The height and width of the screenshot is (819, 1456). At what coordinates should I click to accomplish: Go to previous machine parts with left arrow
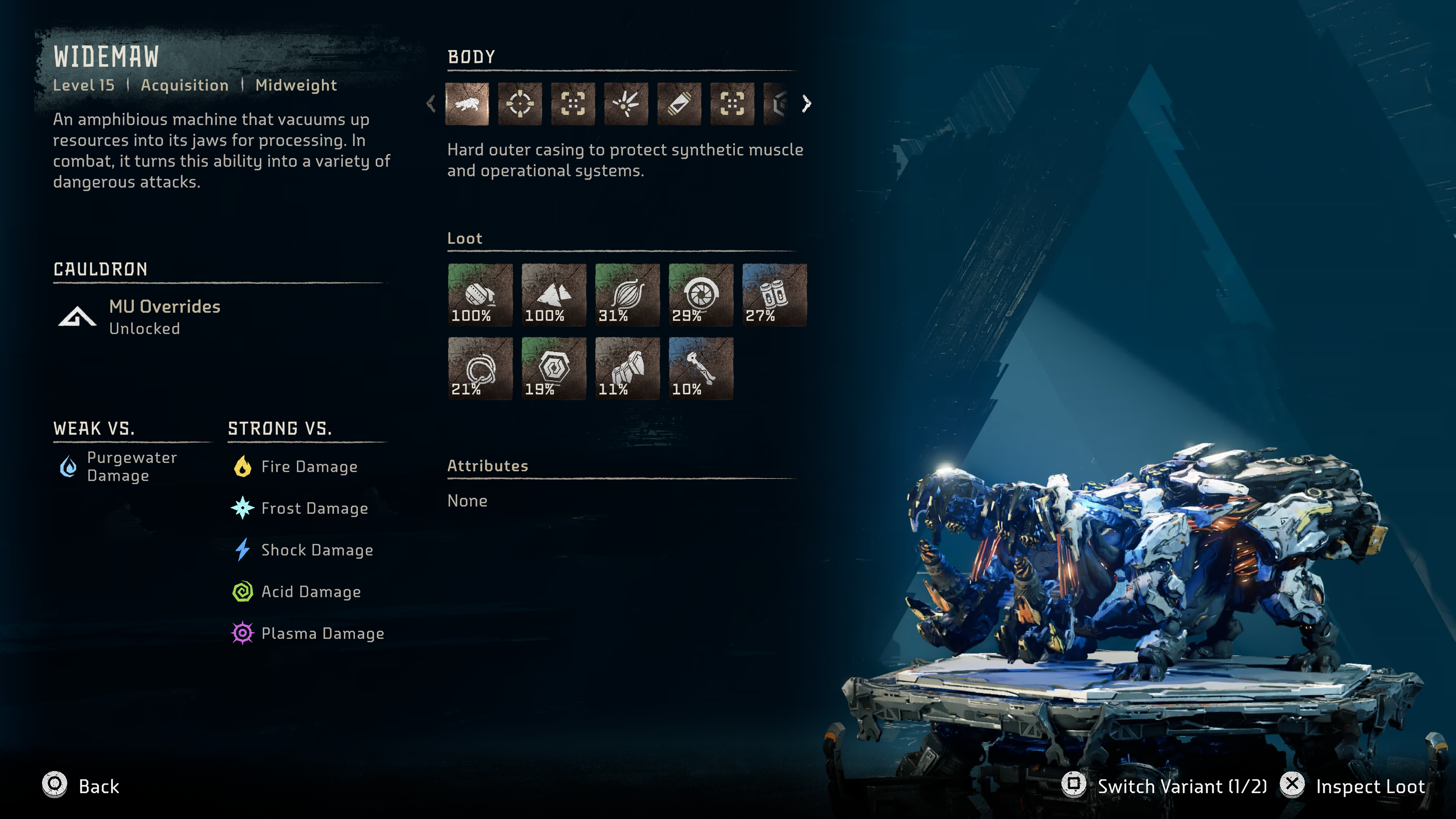[431, 104]
